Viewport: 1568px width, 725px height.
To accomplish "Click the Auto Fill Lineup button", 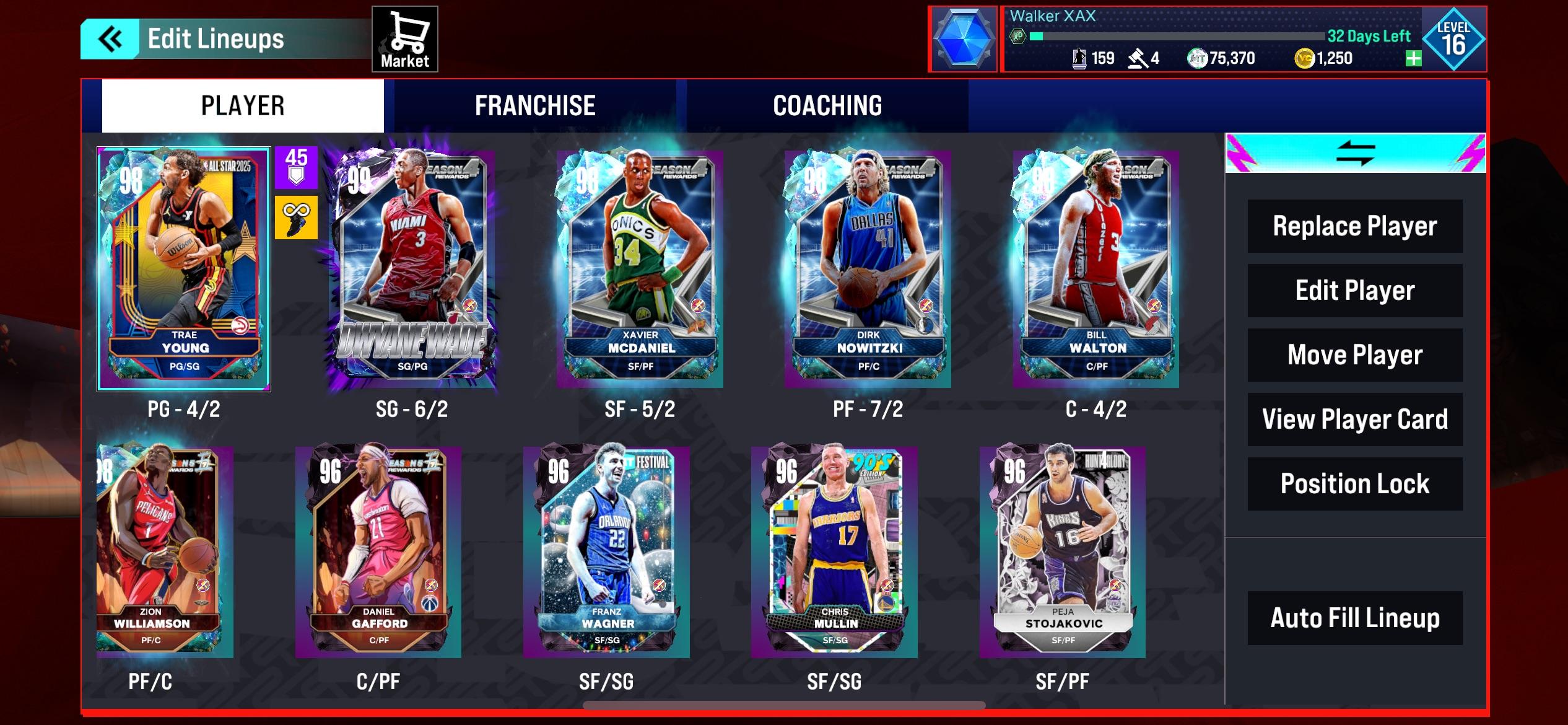I will pyautogui.click(x=1354, y=617).
